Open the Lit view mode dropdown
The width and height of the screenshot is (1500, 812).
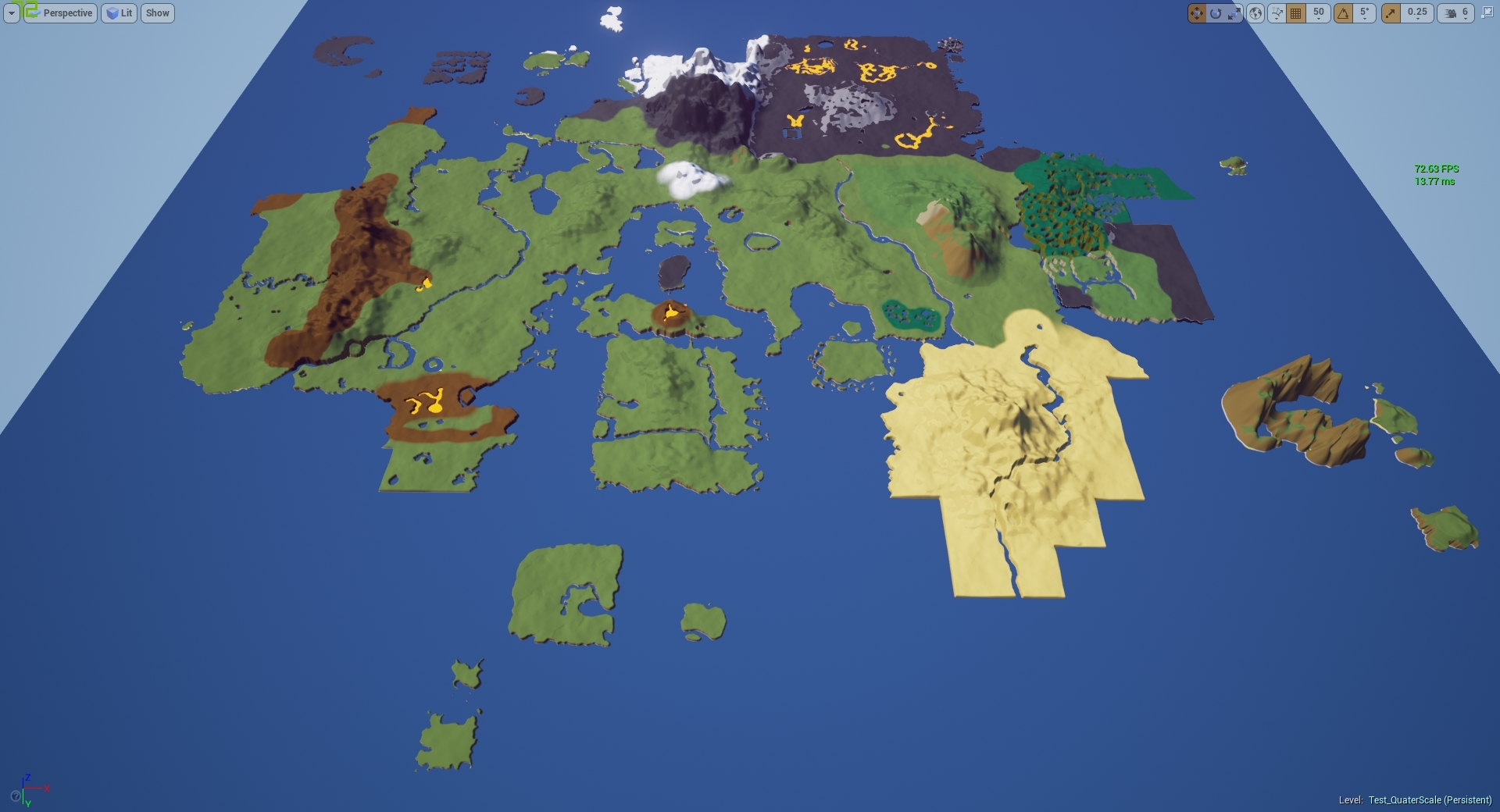click(119, 13)
